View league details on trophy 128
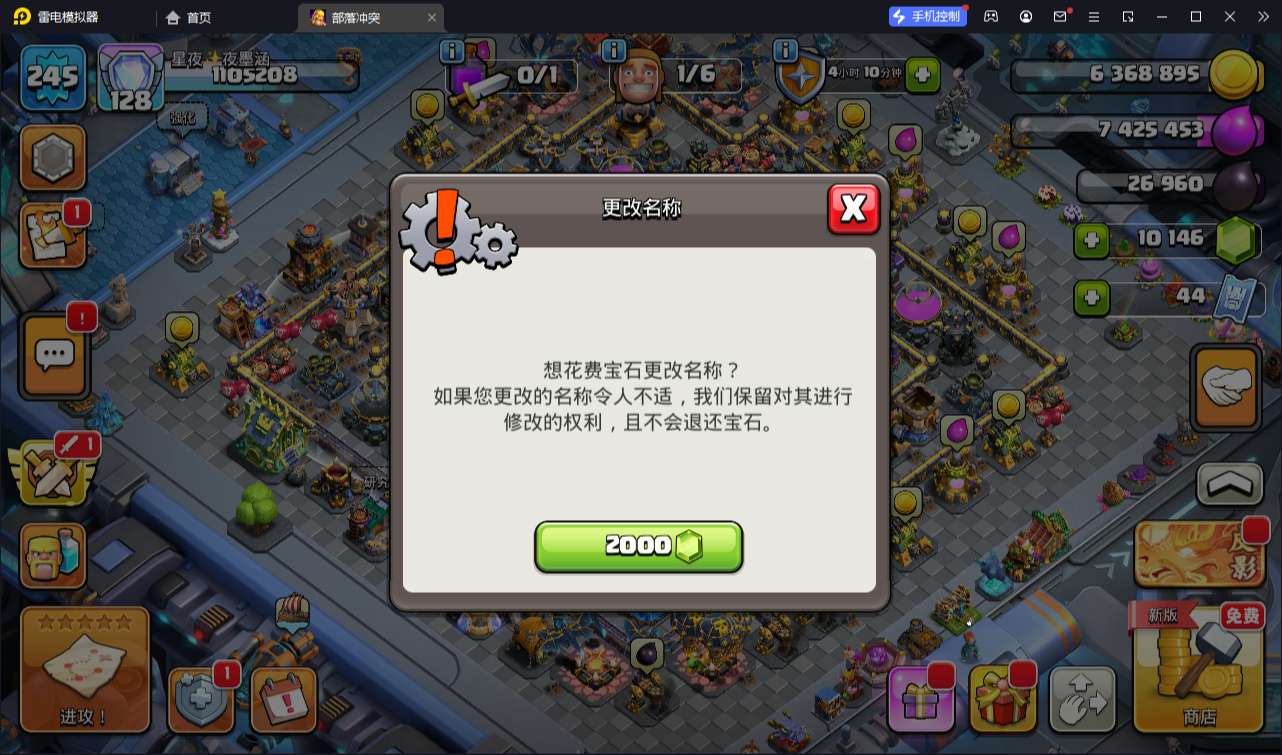 [x=128, y=78]
